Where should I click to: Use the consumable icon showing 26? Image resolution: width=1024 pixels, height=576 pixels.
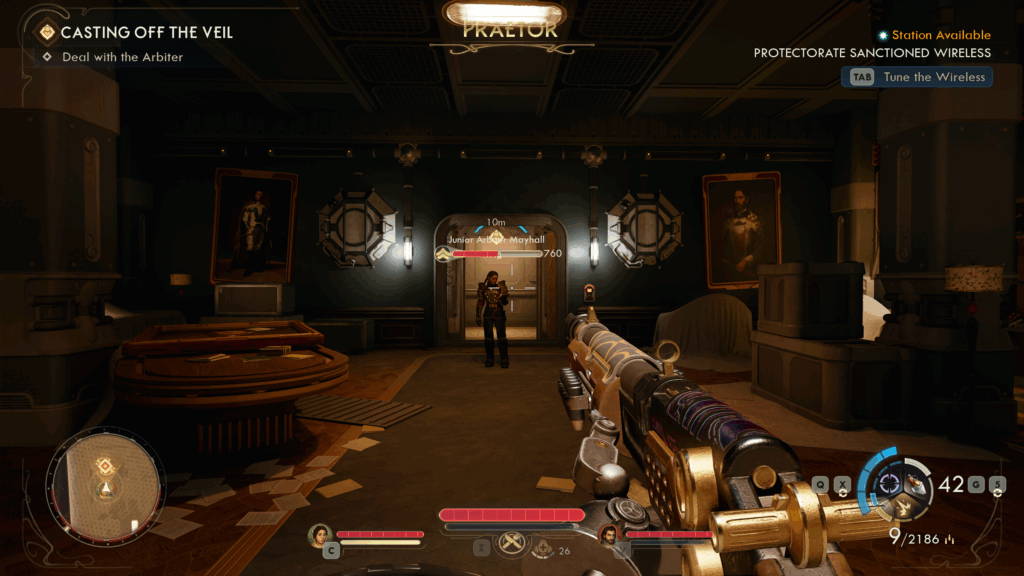click(x=543, y=549)
